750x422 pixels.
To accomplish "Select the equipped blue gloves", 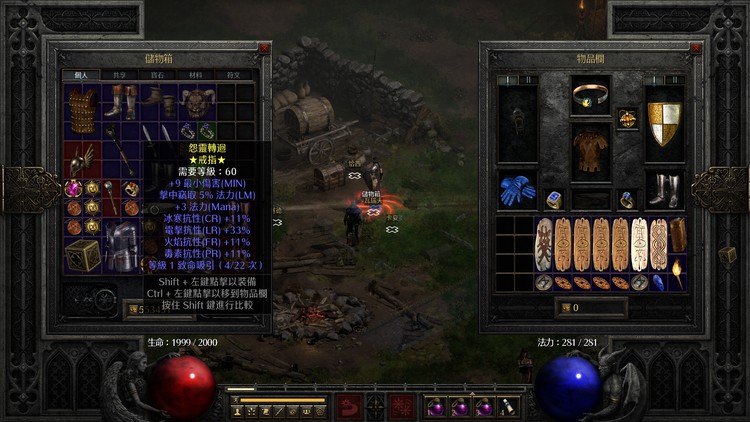I will (516, 190).
